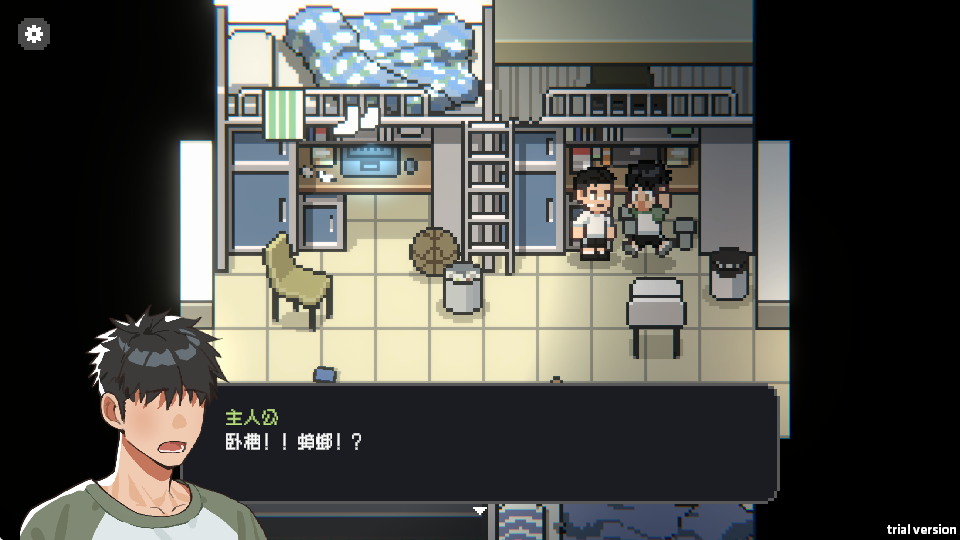
Task: Click the dialogue box to continue
Action: 500,445
